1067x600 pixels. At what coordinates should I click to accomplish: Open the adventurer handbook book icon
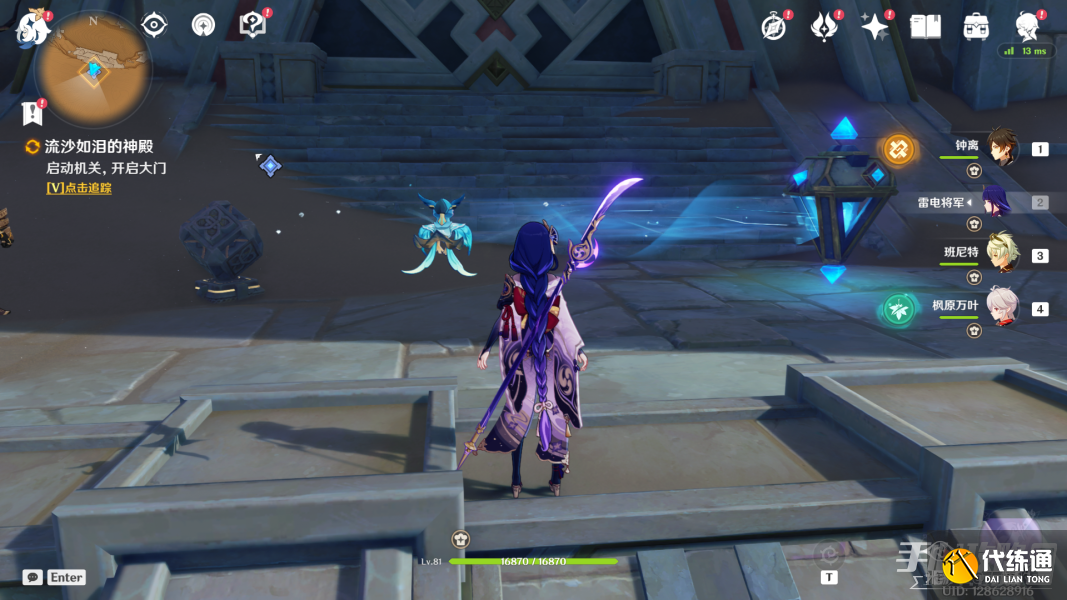pos(925,27)
